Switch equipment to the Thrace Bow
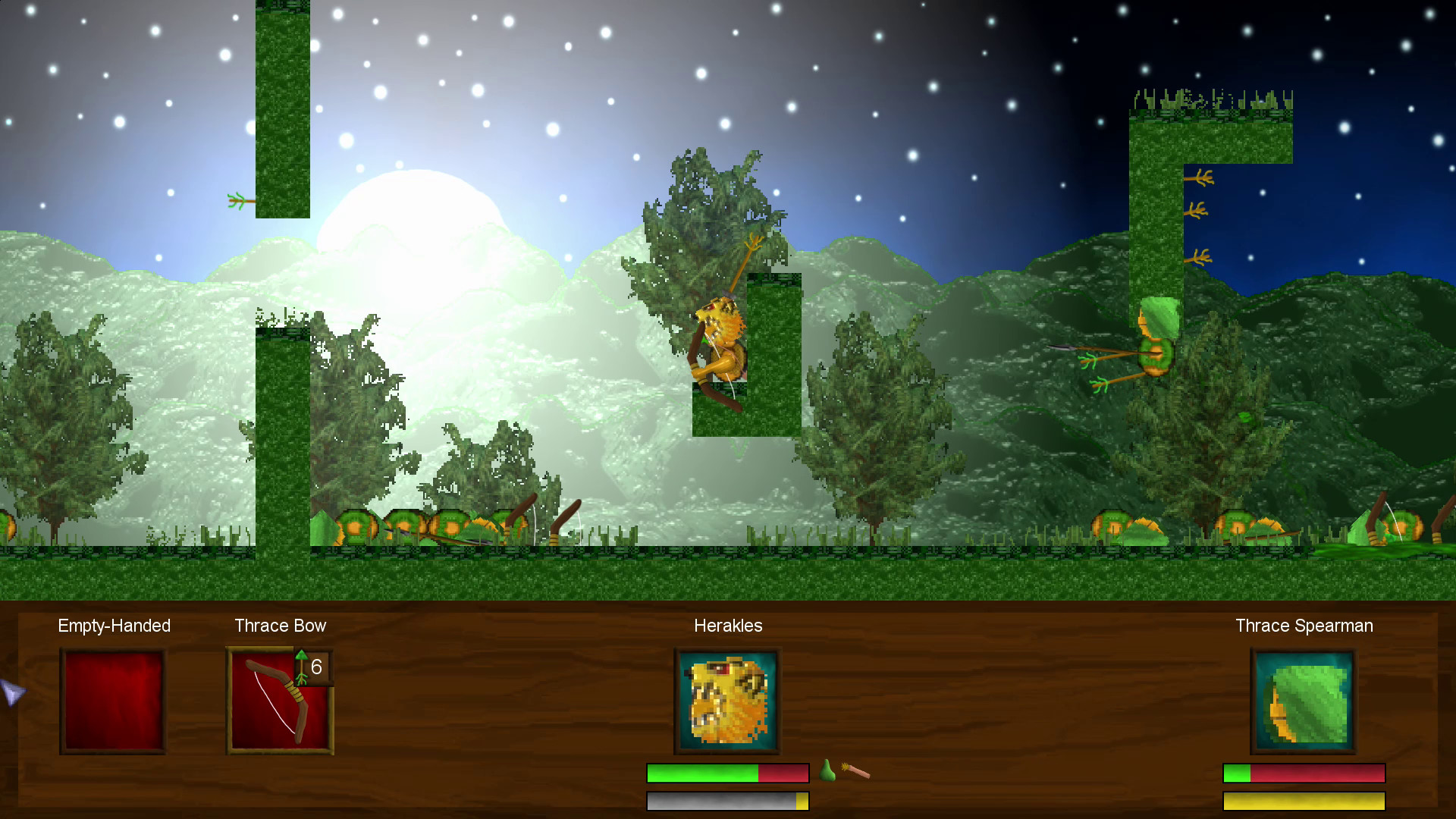This screenshot has width=1456, height=819. click(280, 699)
